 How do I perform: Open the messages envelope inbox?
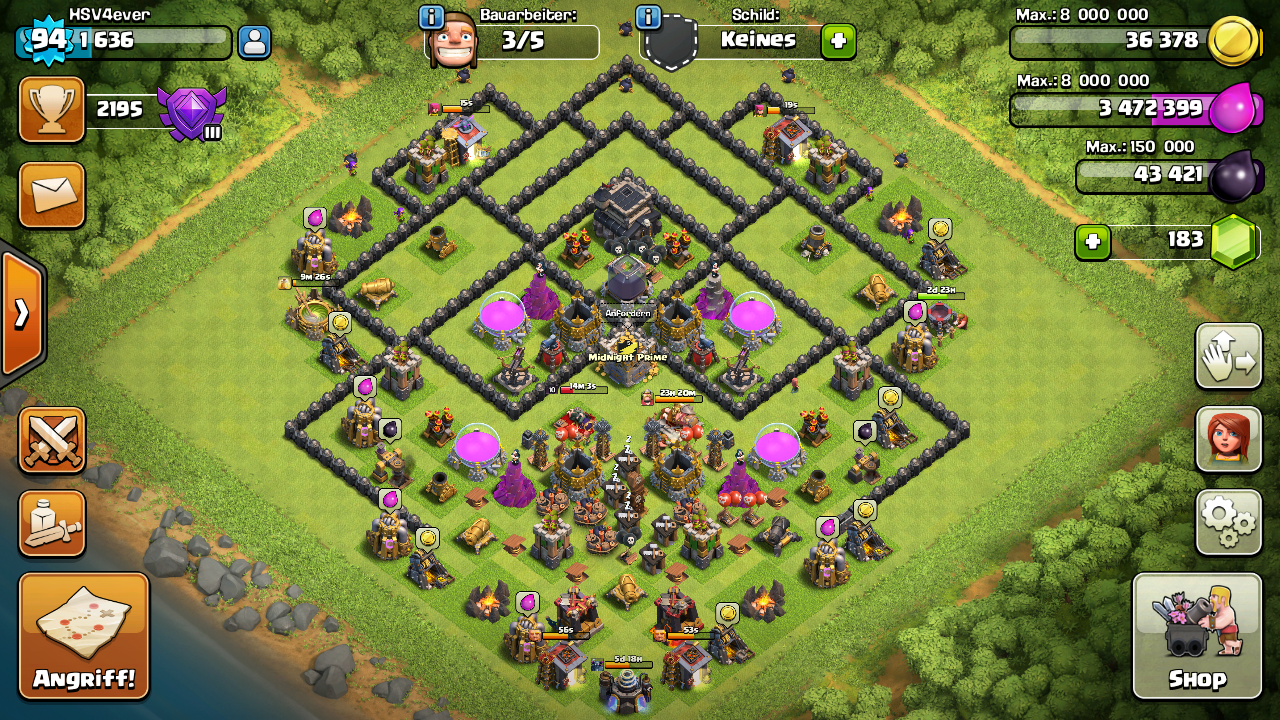pos(52,194)
